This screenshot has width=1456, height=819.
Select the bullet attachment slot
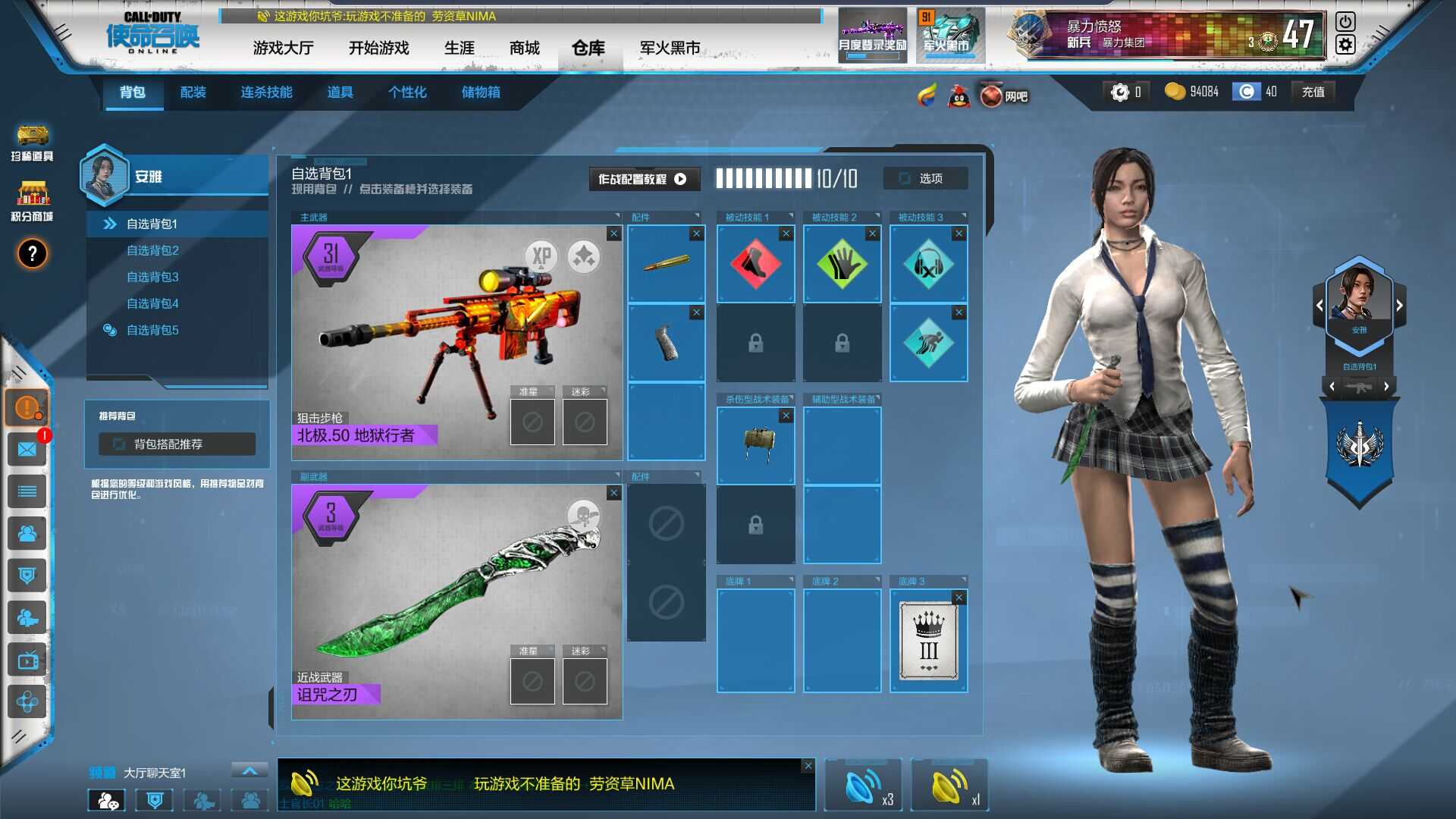pyautogui.click(x=666, y=264)
